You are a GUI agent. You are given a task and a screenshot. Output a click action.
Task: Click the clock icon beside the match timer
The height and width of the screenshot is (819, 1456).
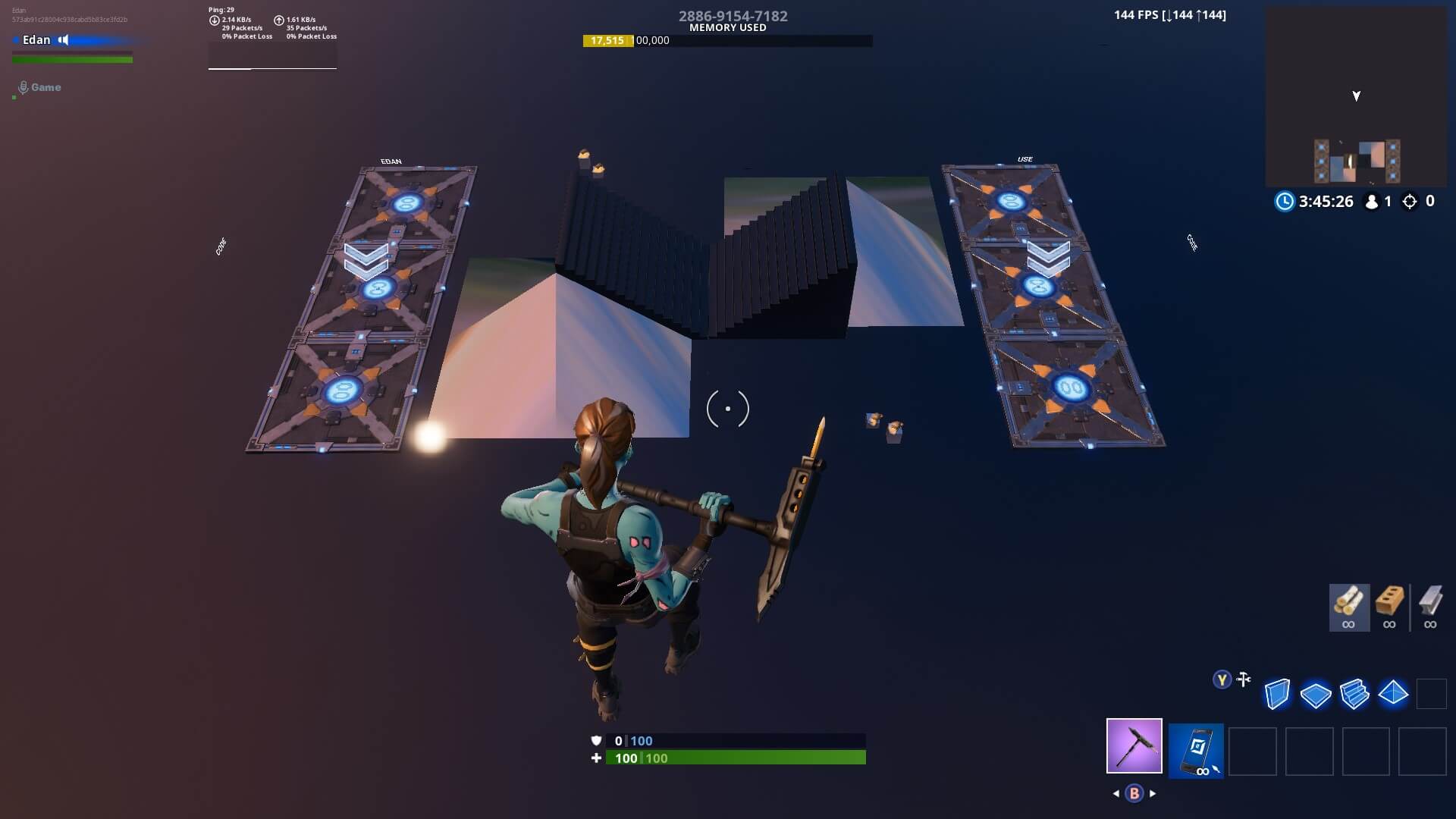1285,202
